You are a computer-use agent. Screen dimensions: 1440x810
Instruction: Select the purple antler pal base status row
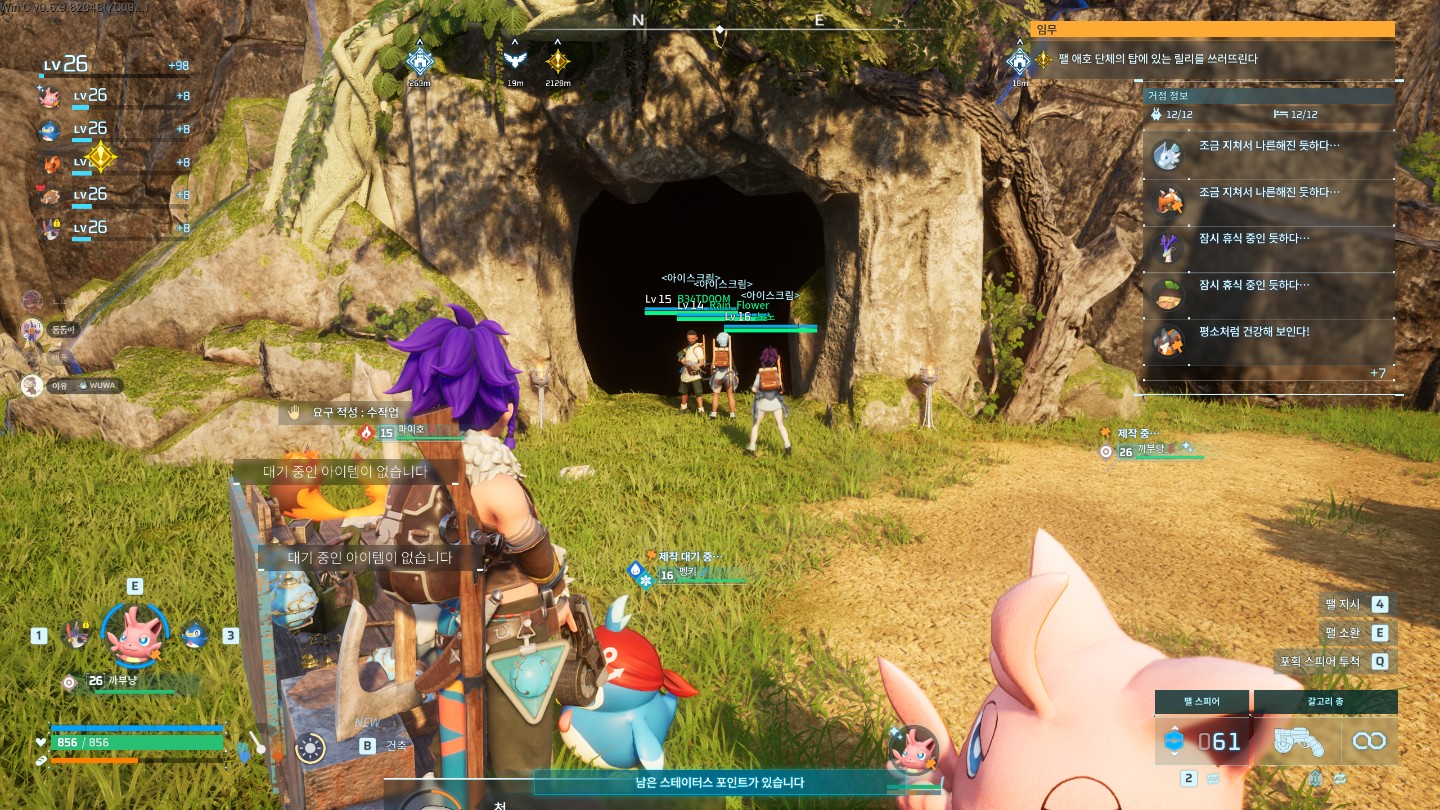click(1268, 248)
